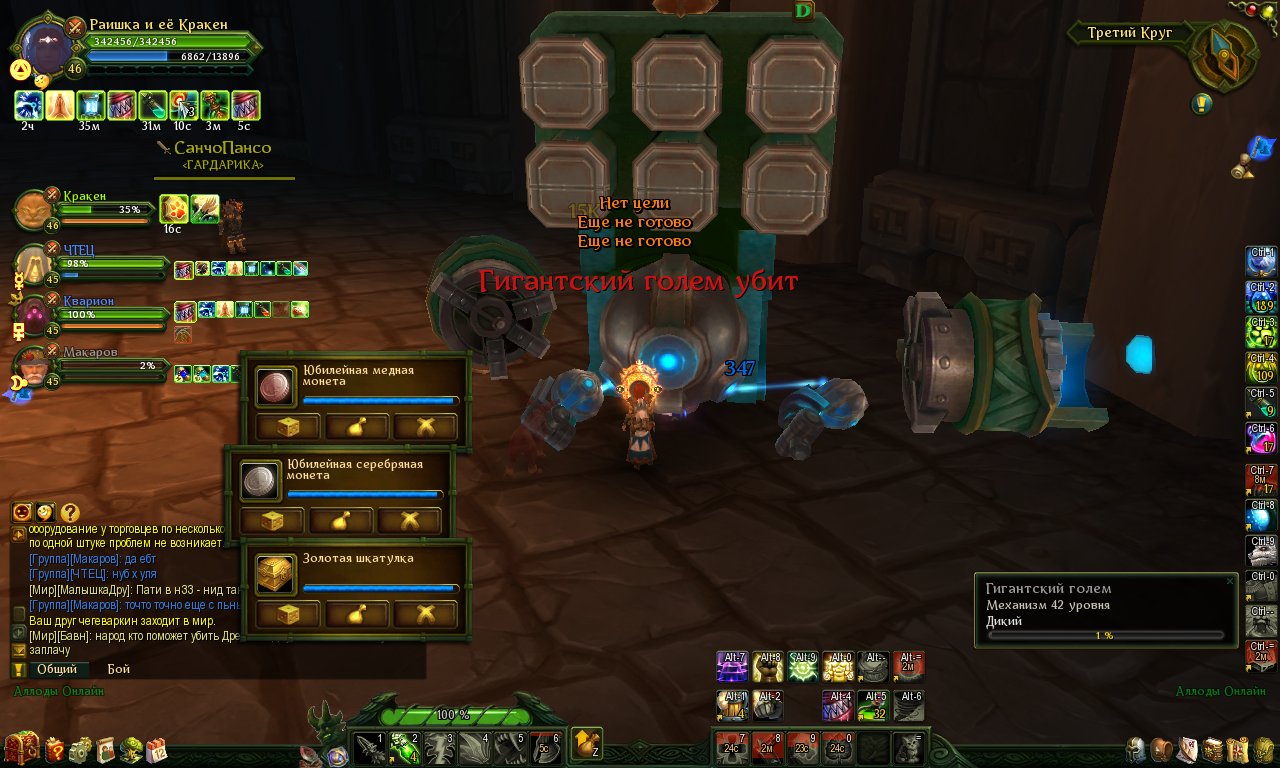This screenshot has width=1280, height=768.
Task: Roll dice for the Золотая шкатулка
Action: [288, 614]
